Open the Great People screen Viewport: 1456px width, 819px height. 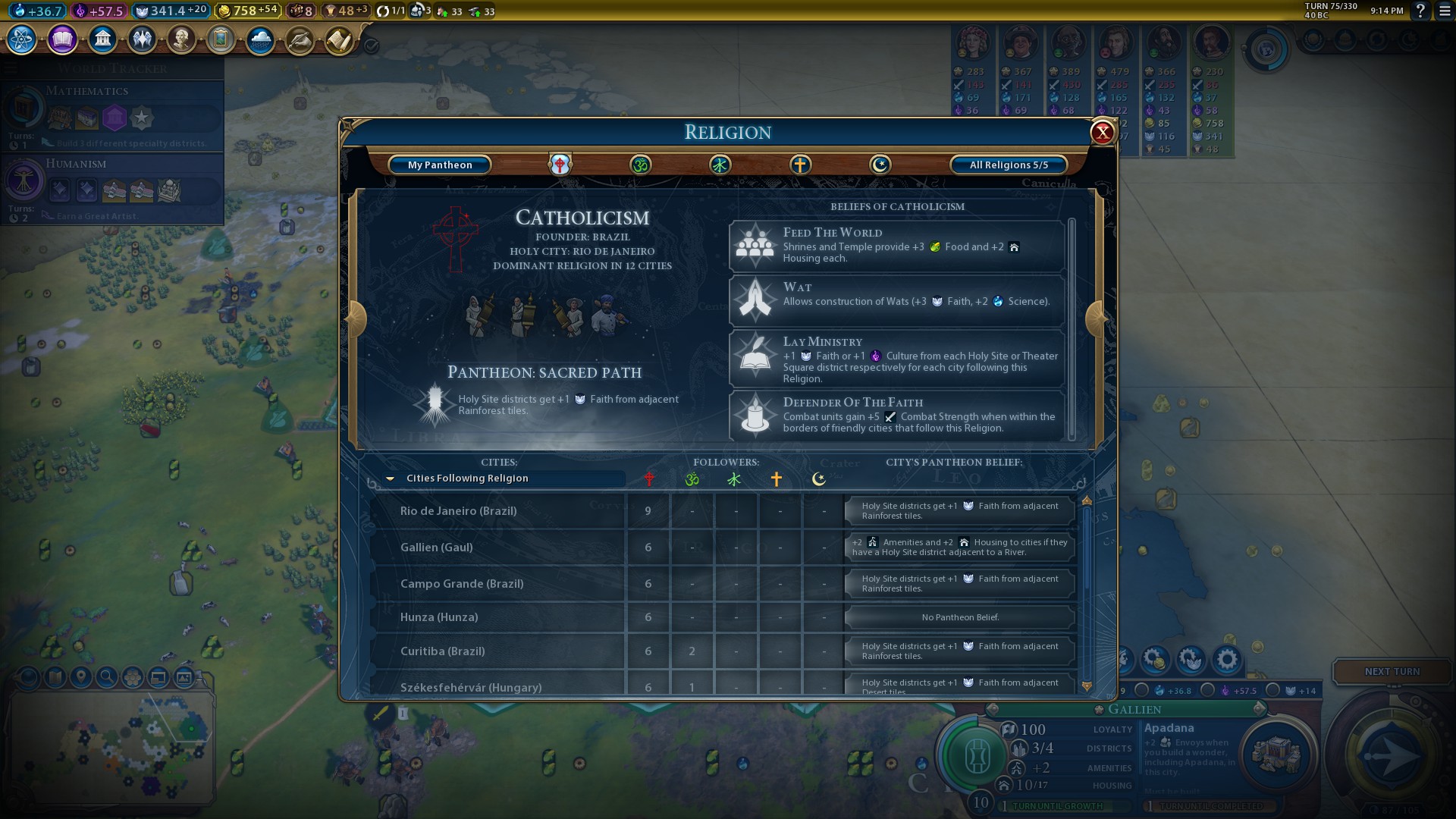[181, 39]
